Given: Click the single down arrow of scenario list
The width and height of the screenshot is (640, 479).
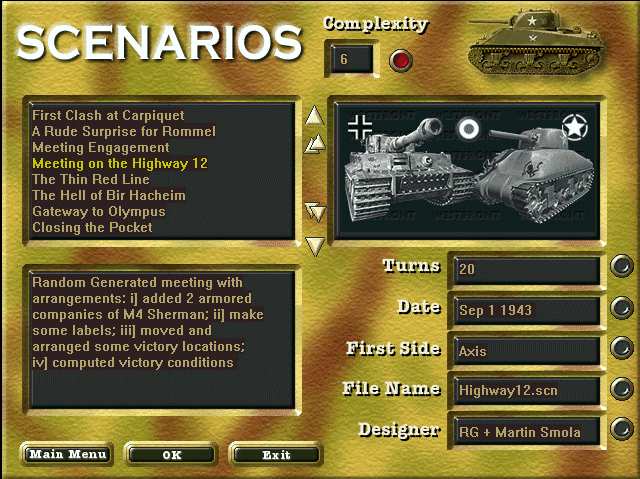Looking at the screenshot, I should 315,245.
